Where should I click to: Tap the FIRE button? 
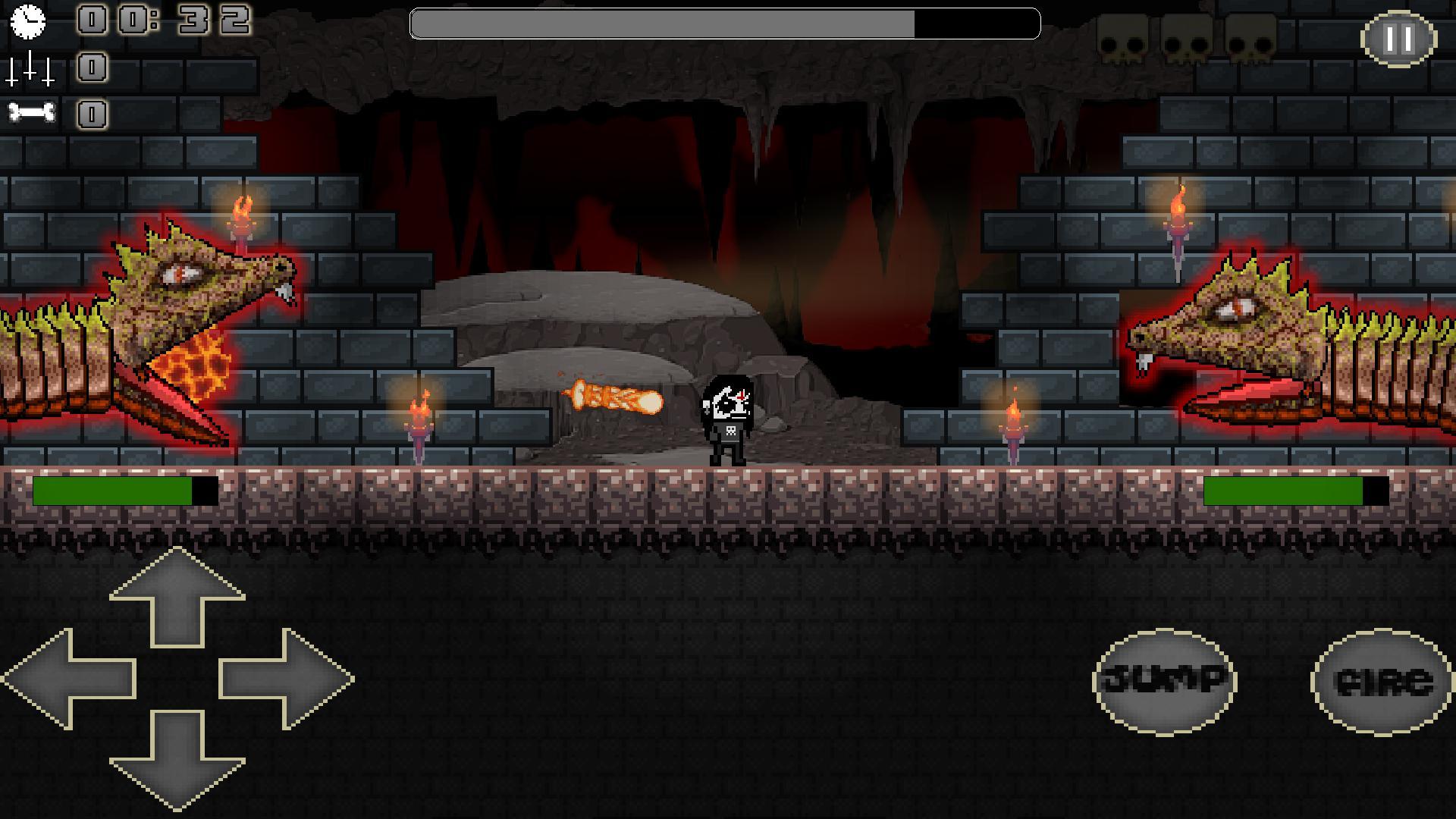pyautogui.click(x=1382, y=682)
